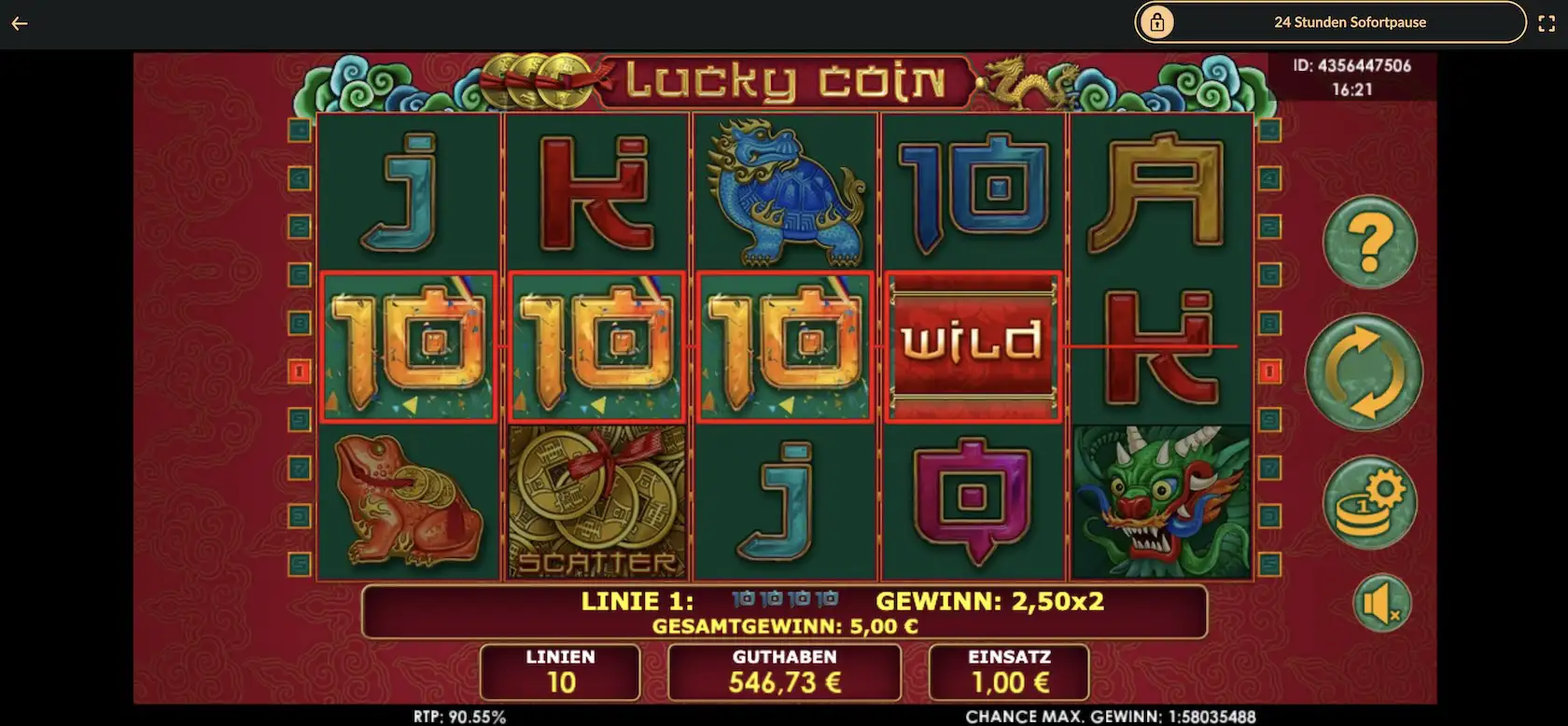Click the GUTHABEN balance display
Screen dimensions: 1568x726
782,672
